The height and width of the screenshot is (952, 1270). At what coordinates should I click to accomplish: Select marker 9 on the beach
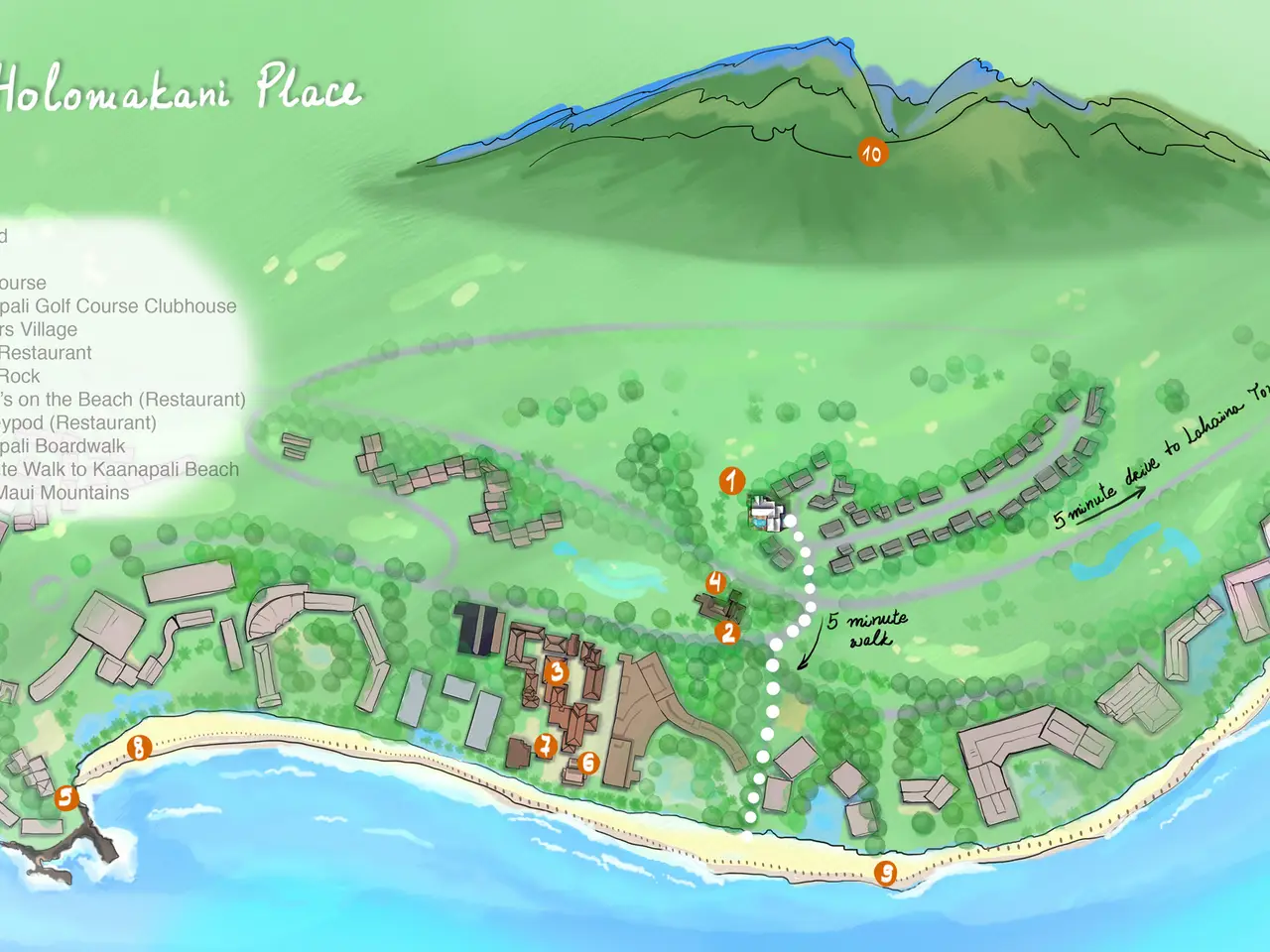[885, 873]
